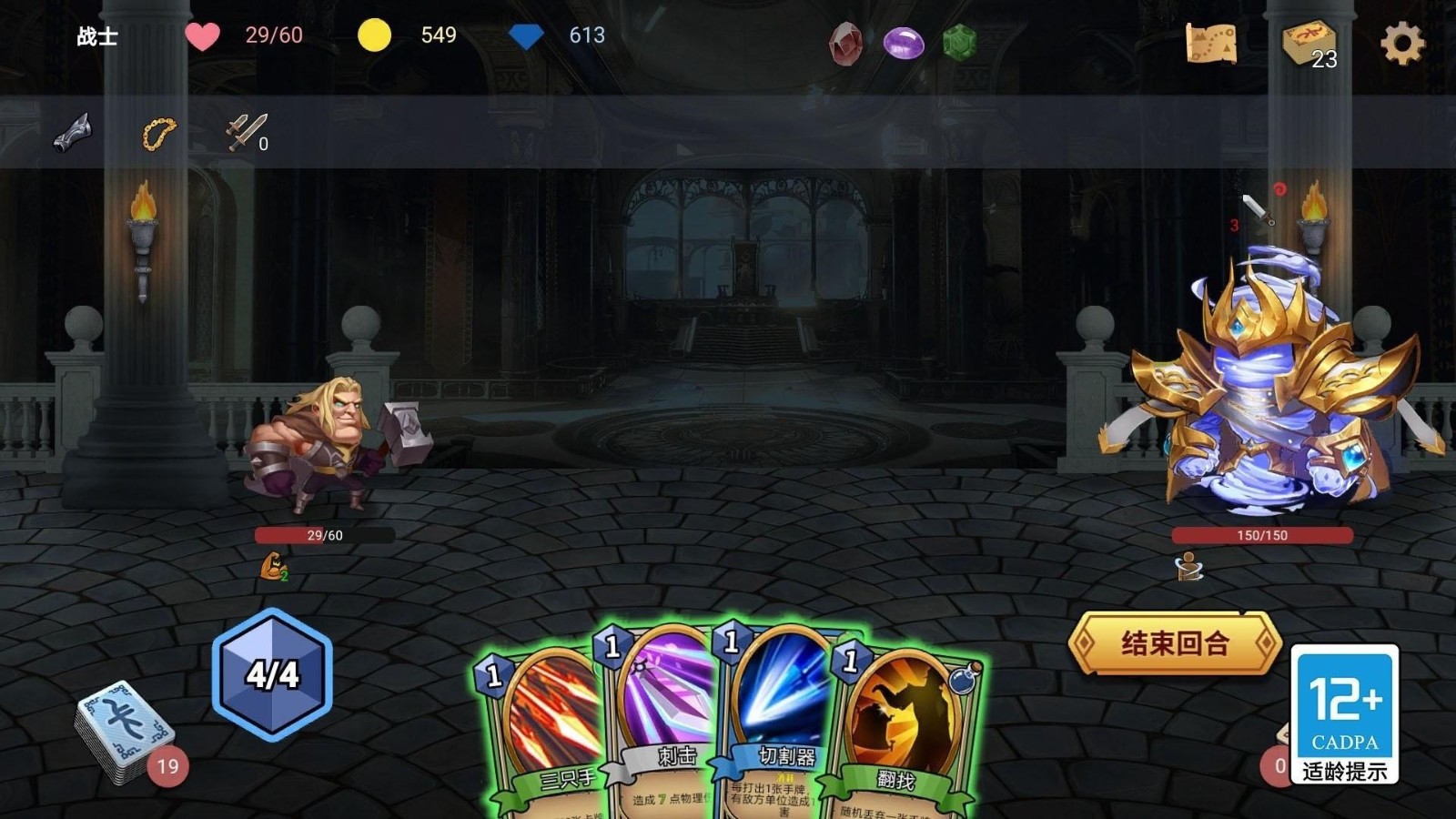Select the red gem

tap(845, 43)
